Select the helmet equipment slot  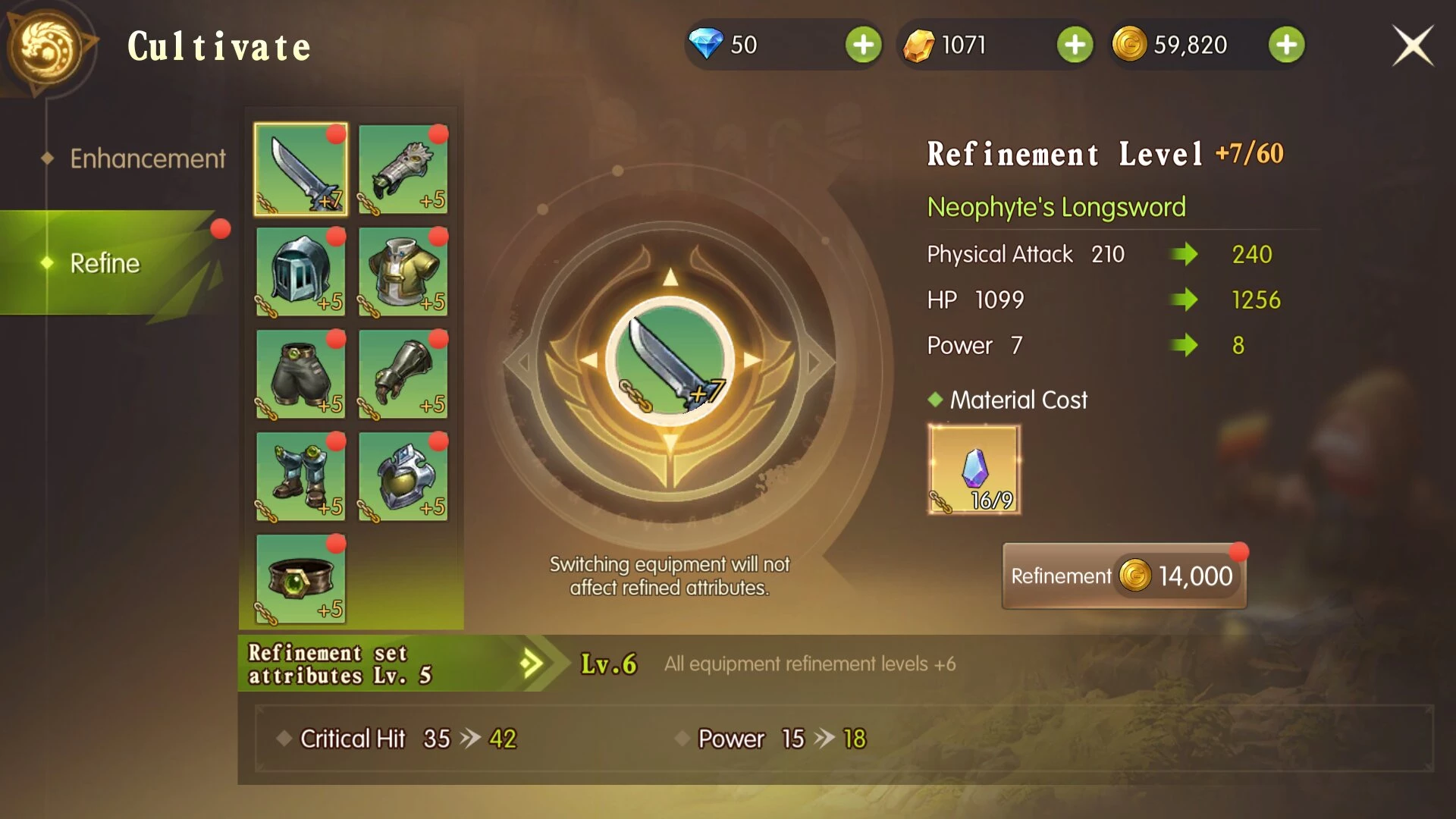pos(301,271)
